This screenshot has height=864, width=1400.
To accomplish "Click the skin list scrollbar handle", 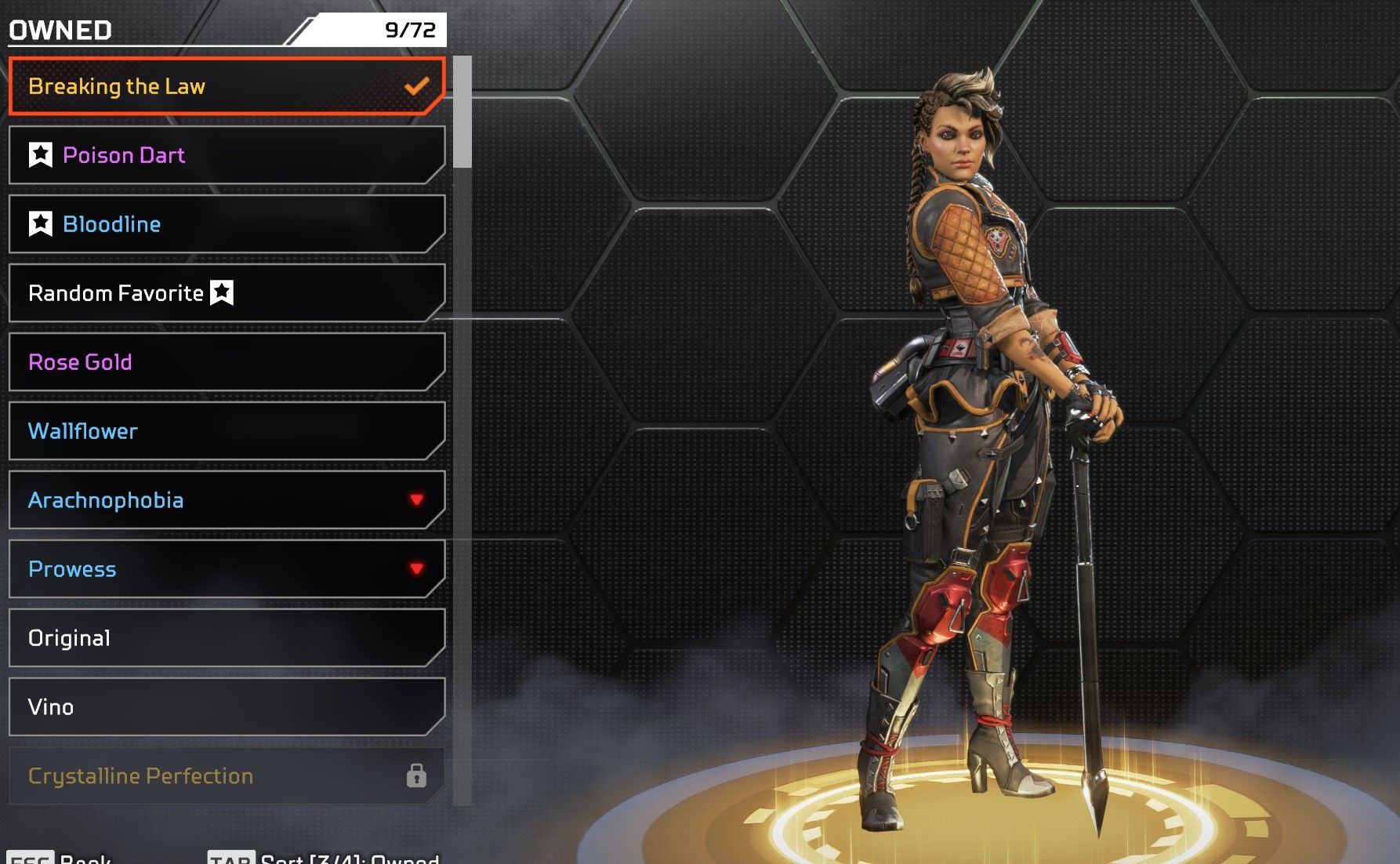I will [x=463, y=111].
